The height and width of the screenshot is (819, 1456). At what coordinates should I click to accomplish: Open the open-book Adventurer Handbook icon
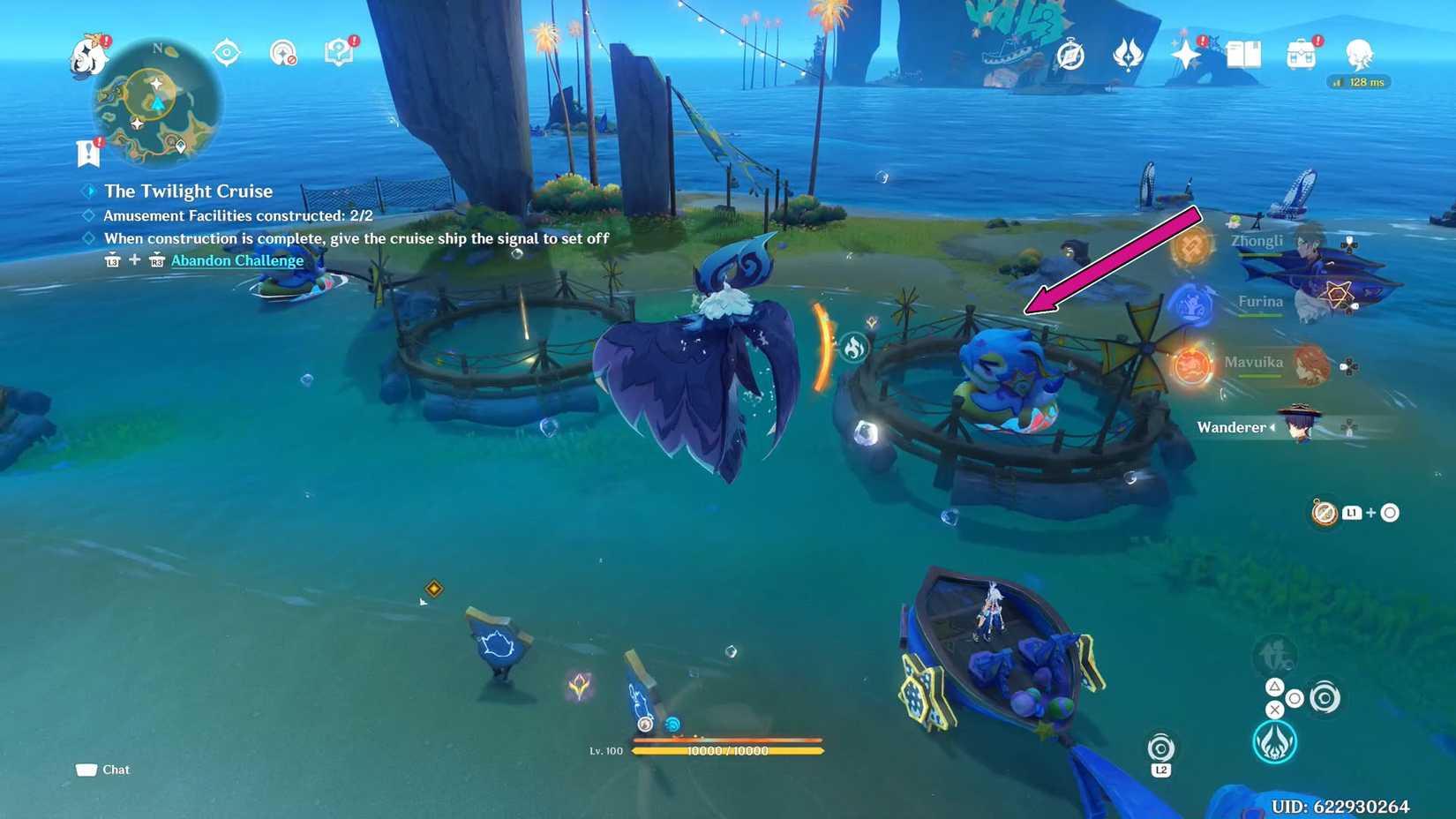click(1243, 56)
